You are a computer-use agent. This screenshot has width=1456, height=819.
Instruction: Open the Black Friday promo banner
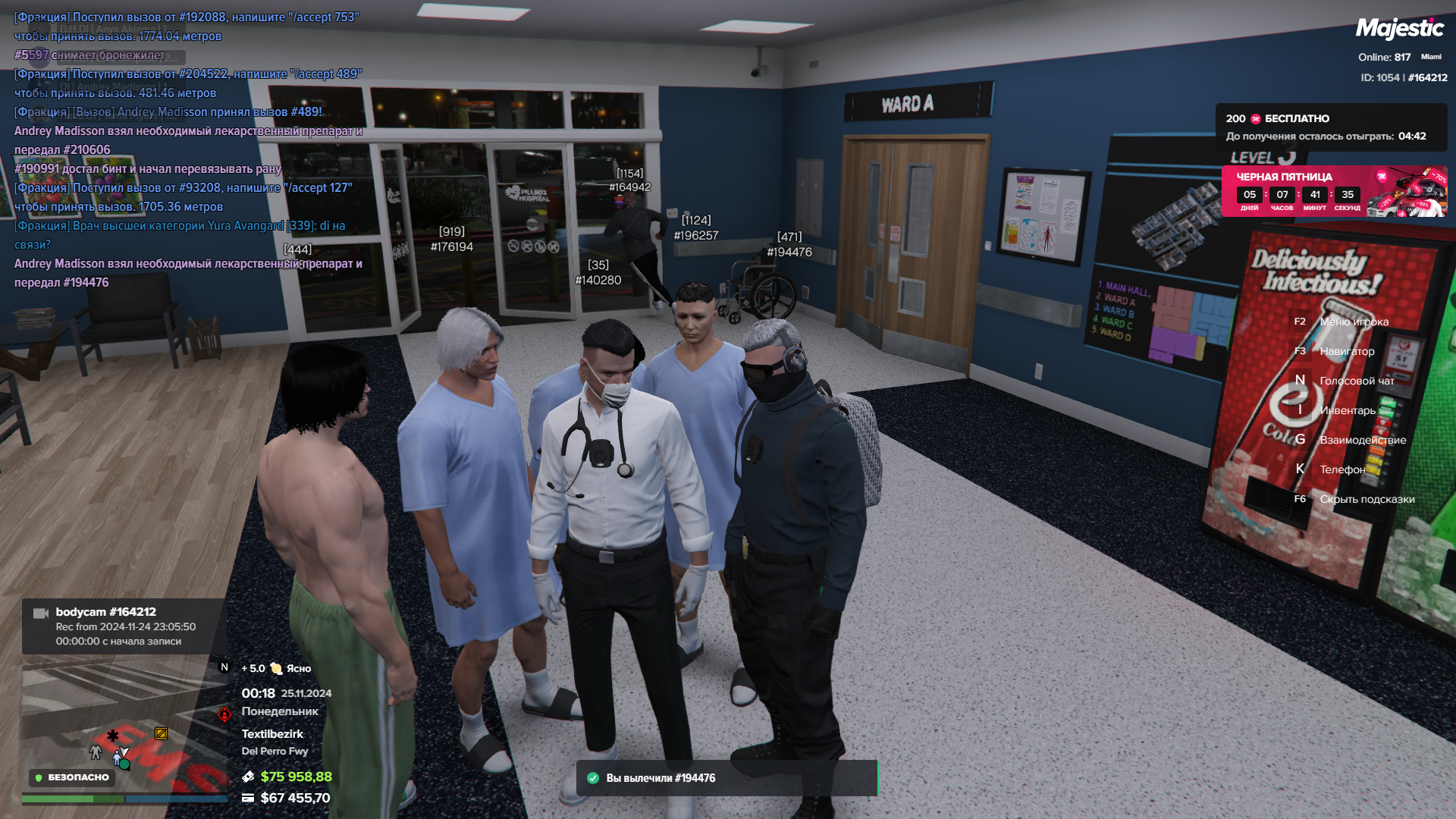point(1333,191)
